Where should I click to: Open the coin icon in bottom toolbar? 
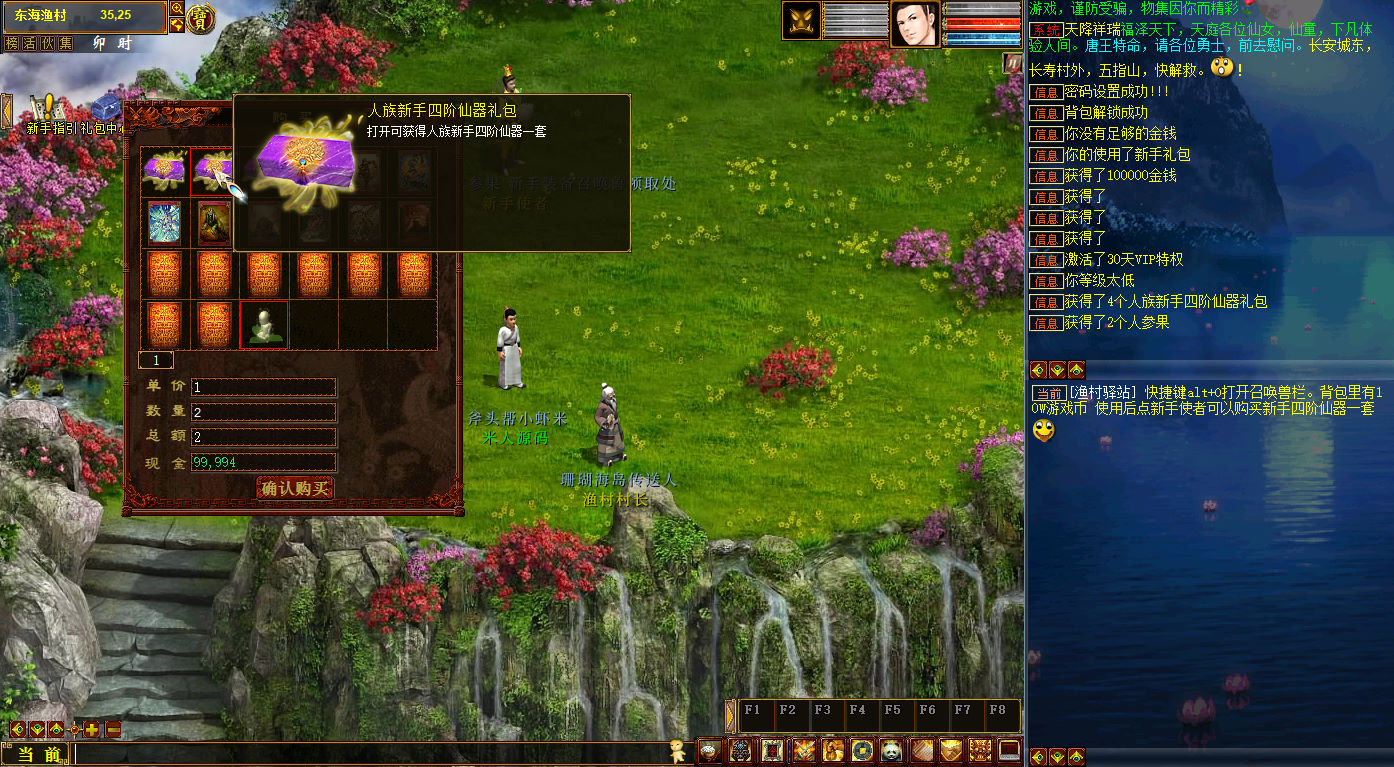click(x=862, y=750)
